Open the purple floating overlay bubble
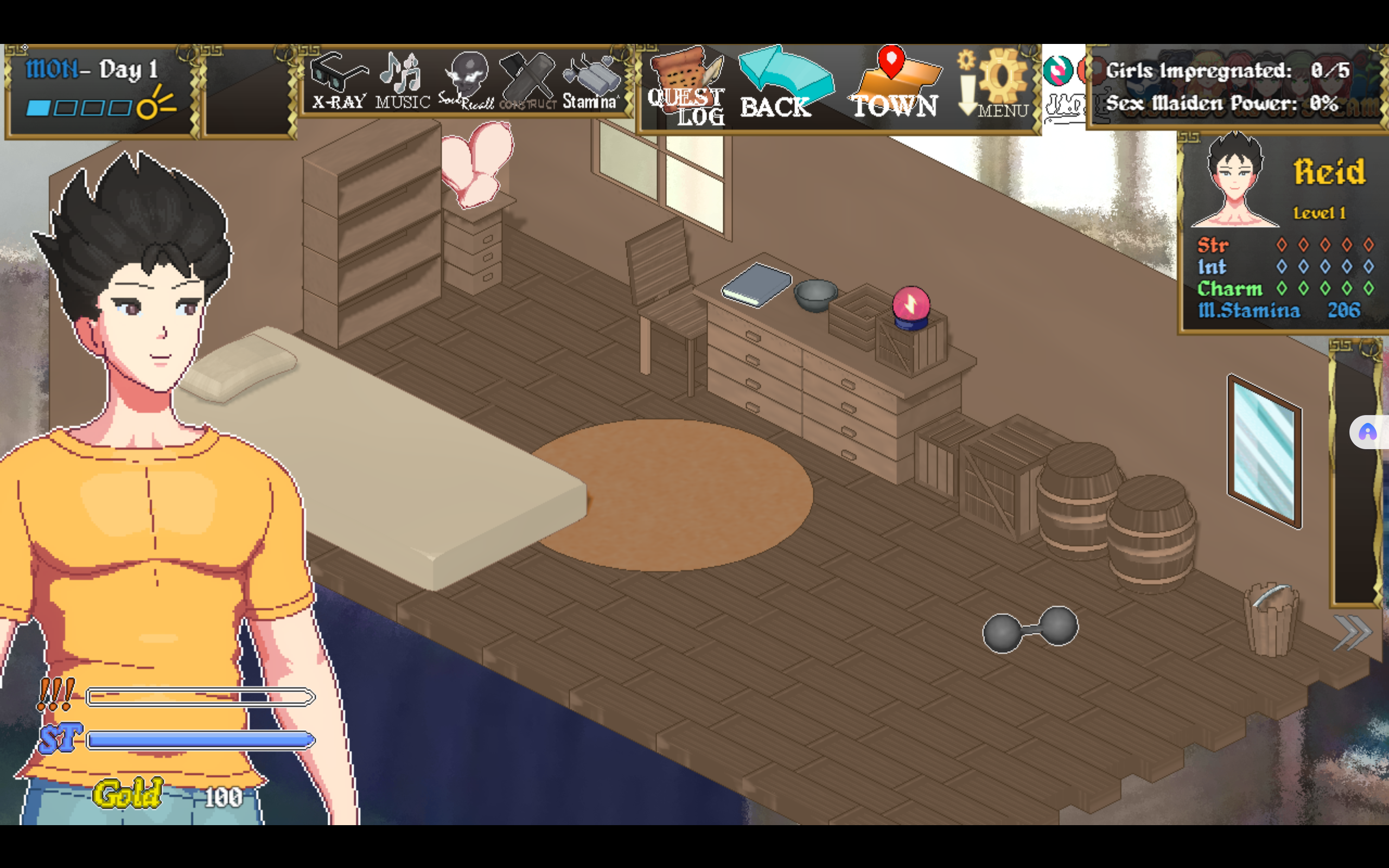Image resolution: width=1389 pixels, height=868 pixels. tap(1368, 432)
